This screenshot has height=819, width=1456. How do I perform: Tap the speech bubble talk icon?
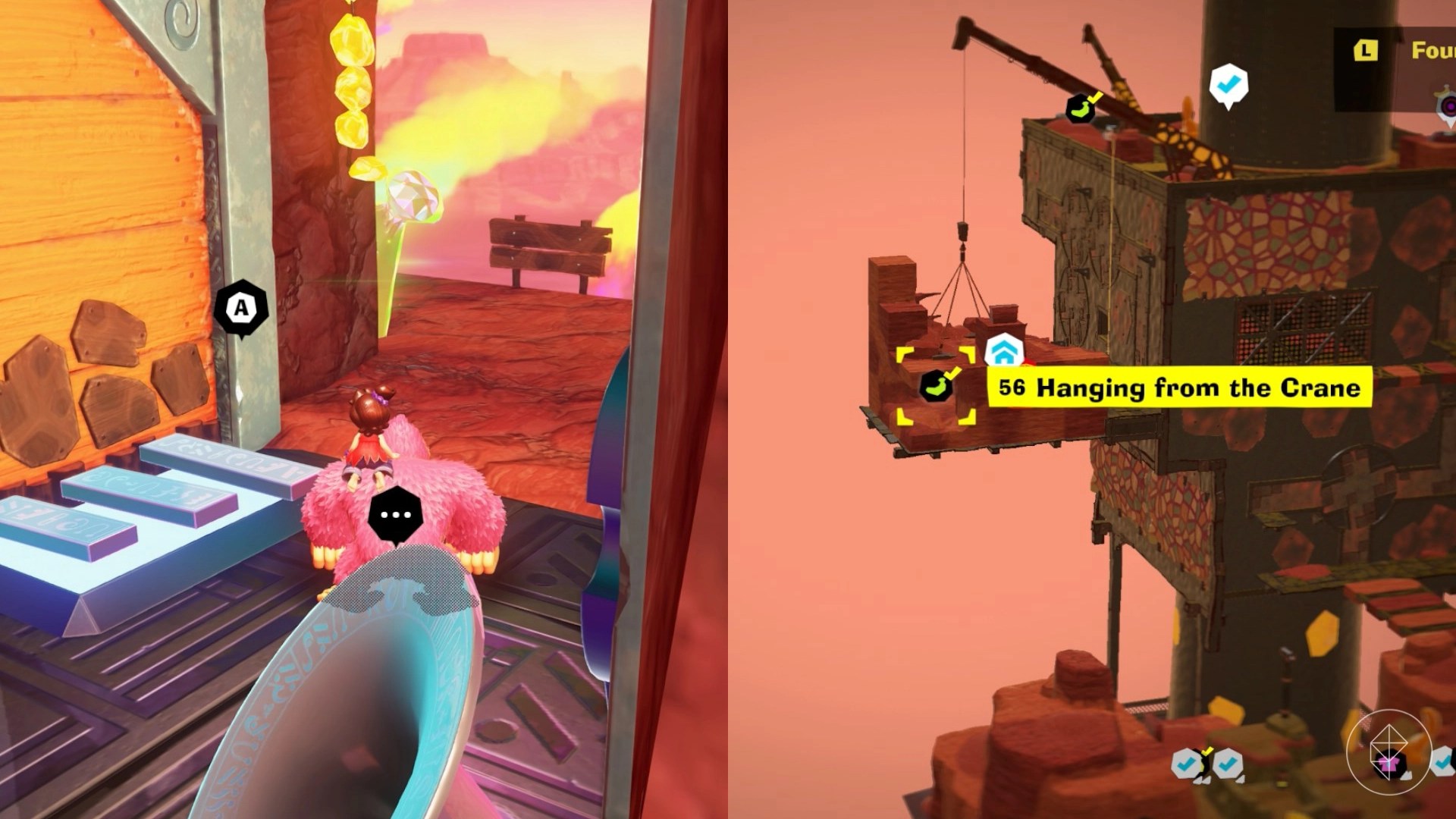(395, 515)
